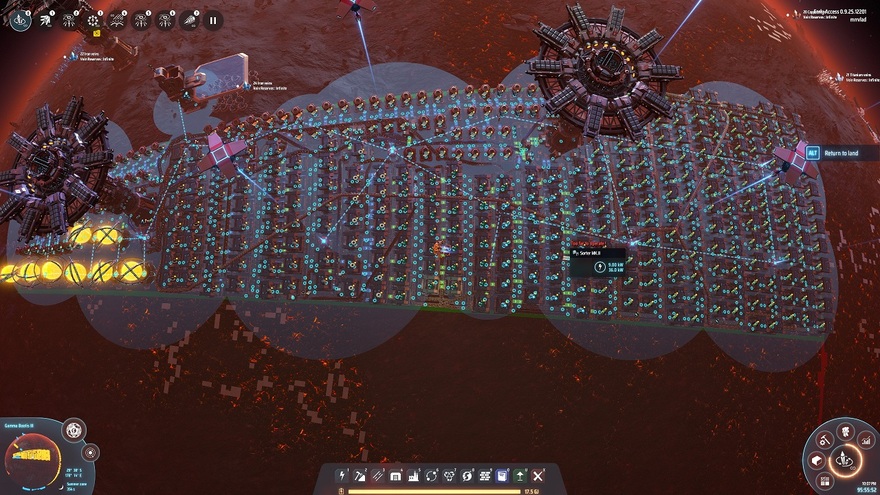Click the Return to land button

pos(838,153)
